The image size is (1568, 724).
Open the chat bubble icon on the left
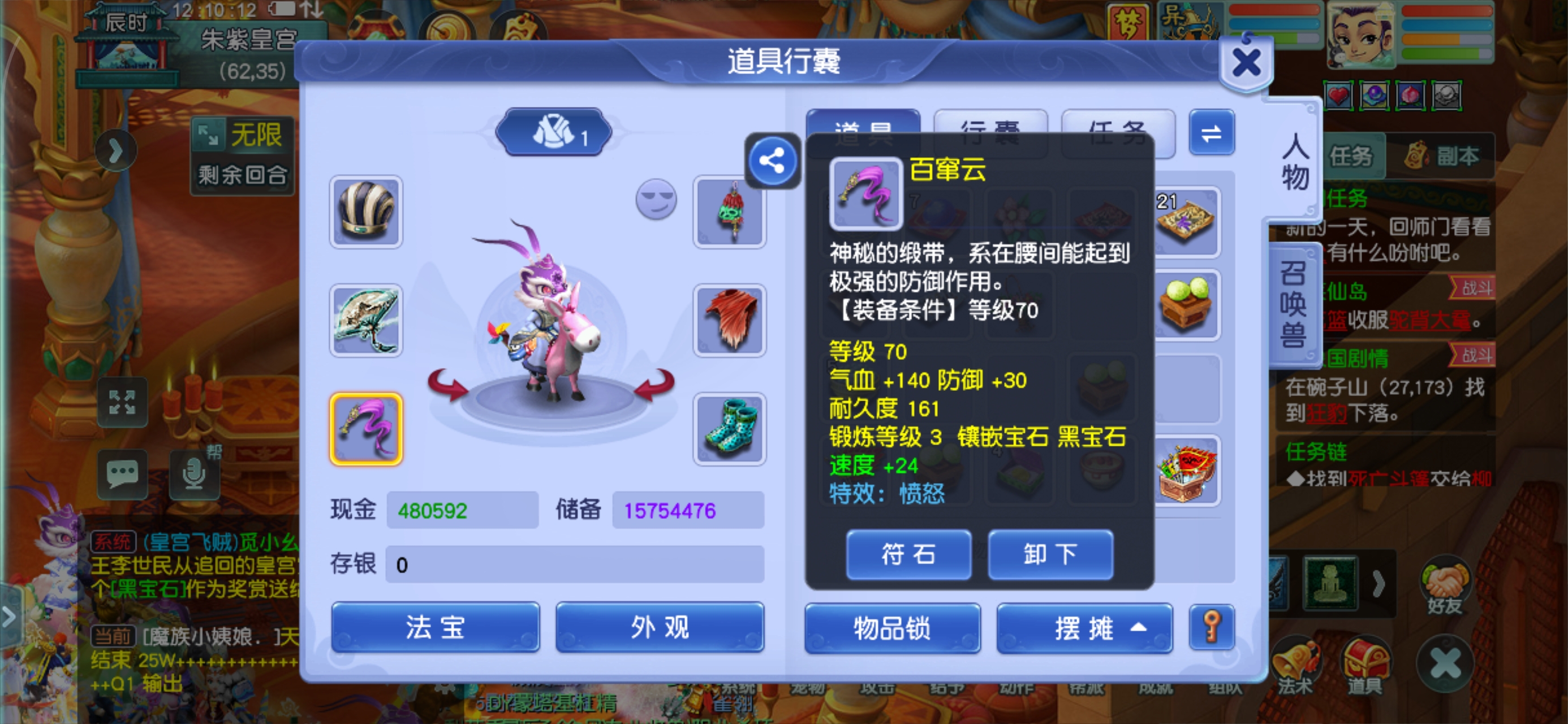pyautogui.click(x=123, y=475)
